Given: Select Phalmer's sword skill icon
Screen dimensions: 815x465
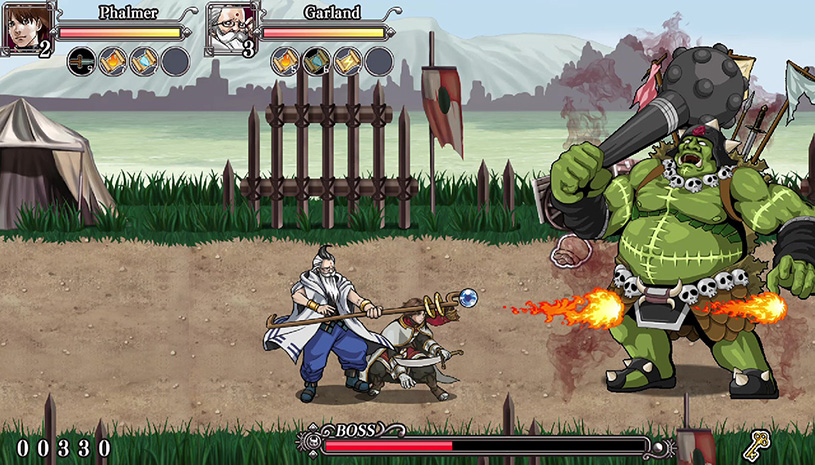Looking at the screenshot, I should (81, 61).
